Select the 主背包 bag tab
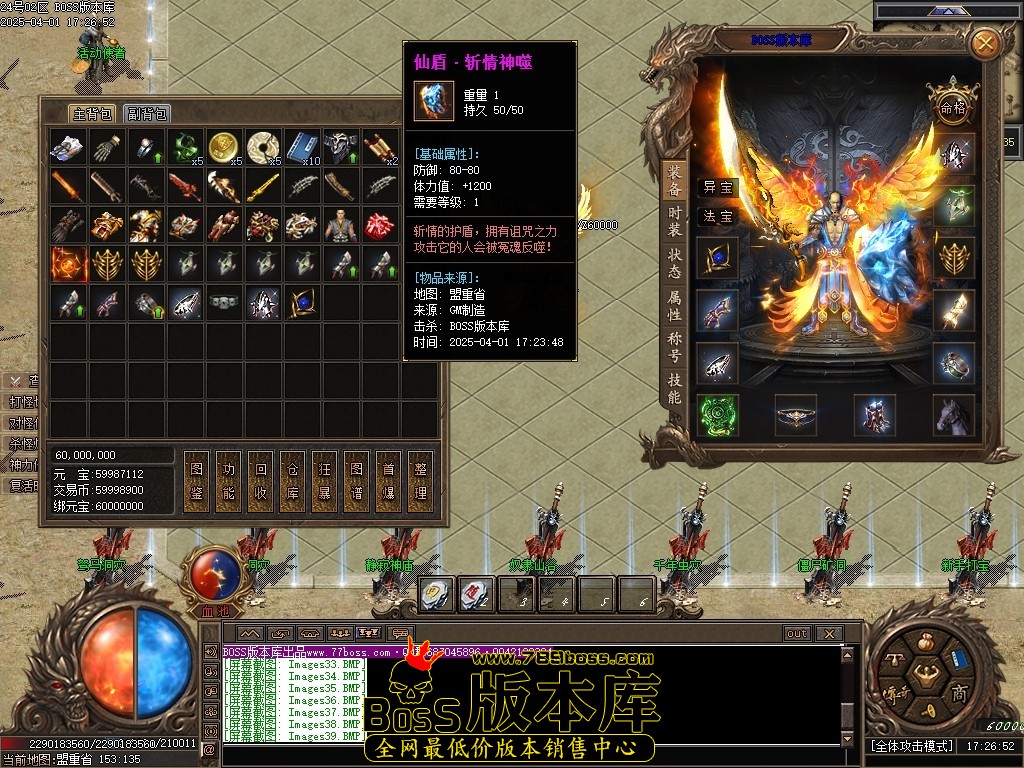The width and height of the screenshot is (1024, 768). (92, 113)
